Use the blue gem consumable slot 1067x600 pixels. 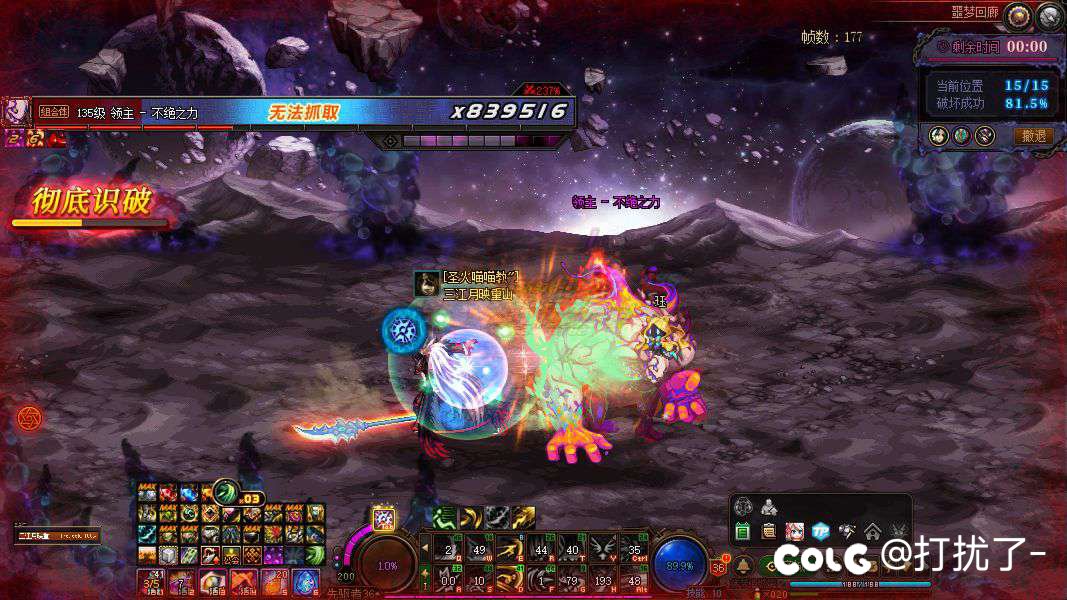pyautogui.click(x=305, y=581)
